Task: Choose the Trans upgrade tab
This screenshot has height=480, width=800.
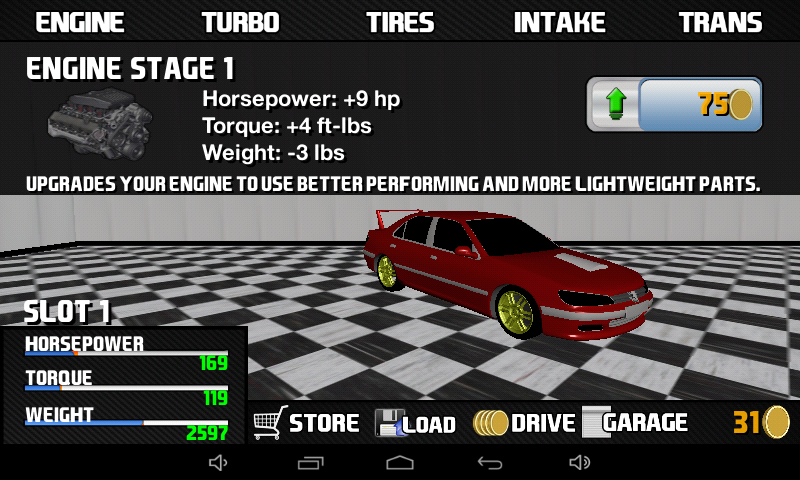Action: click(720, 22)
